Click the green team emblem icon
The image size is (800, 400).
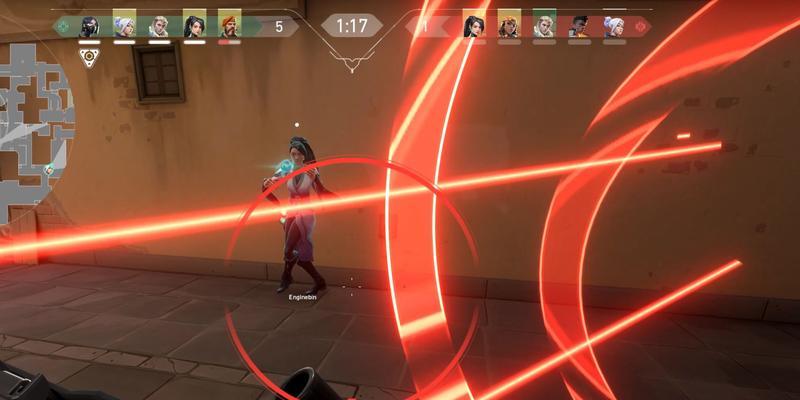[x=64, y=26]
